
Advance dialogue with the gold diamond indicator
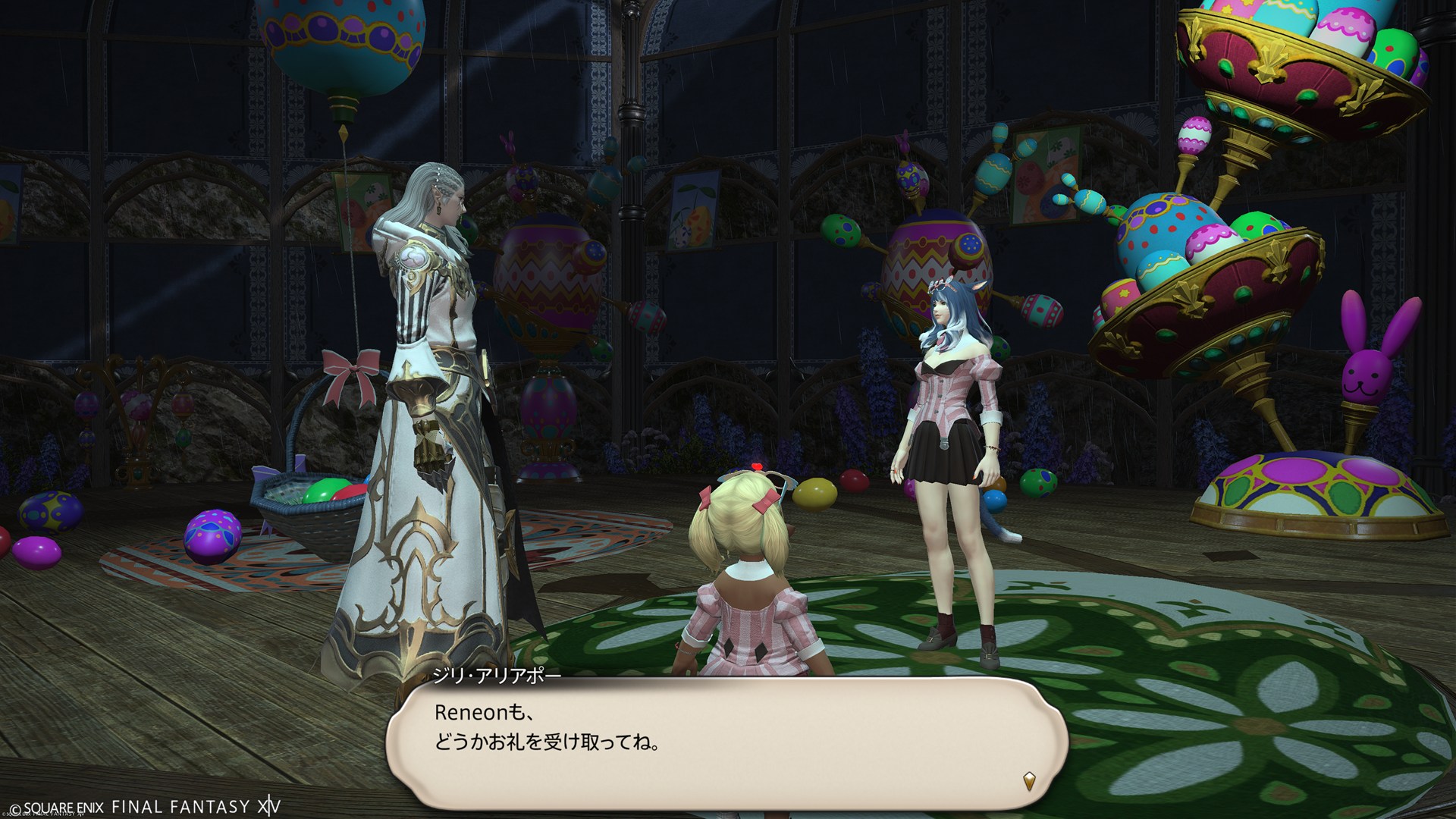pyautogui.click(x=1028, y=780)
